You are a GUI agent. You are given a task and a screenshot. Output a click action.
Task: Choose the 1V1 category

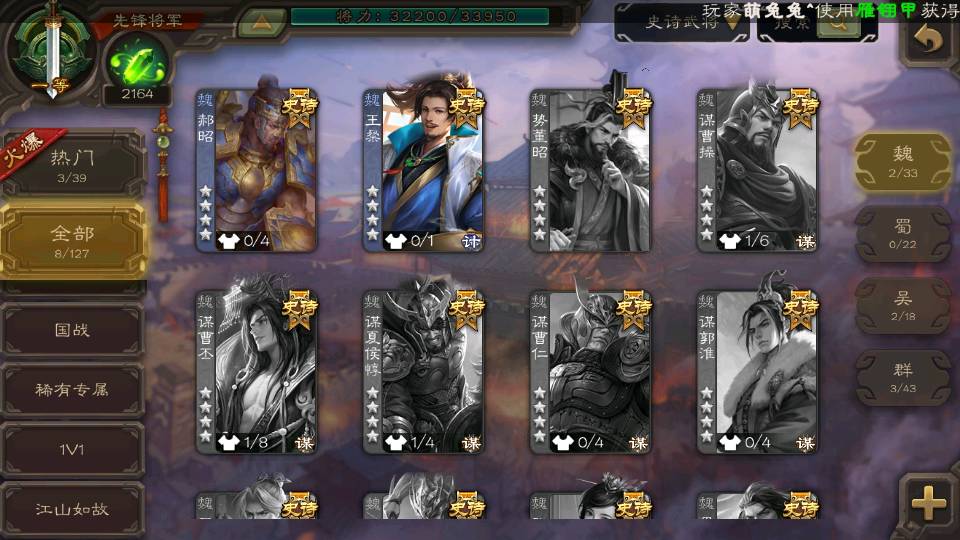[72, 449]
